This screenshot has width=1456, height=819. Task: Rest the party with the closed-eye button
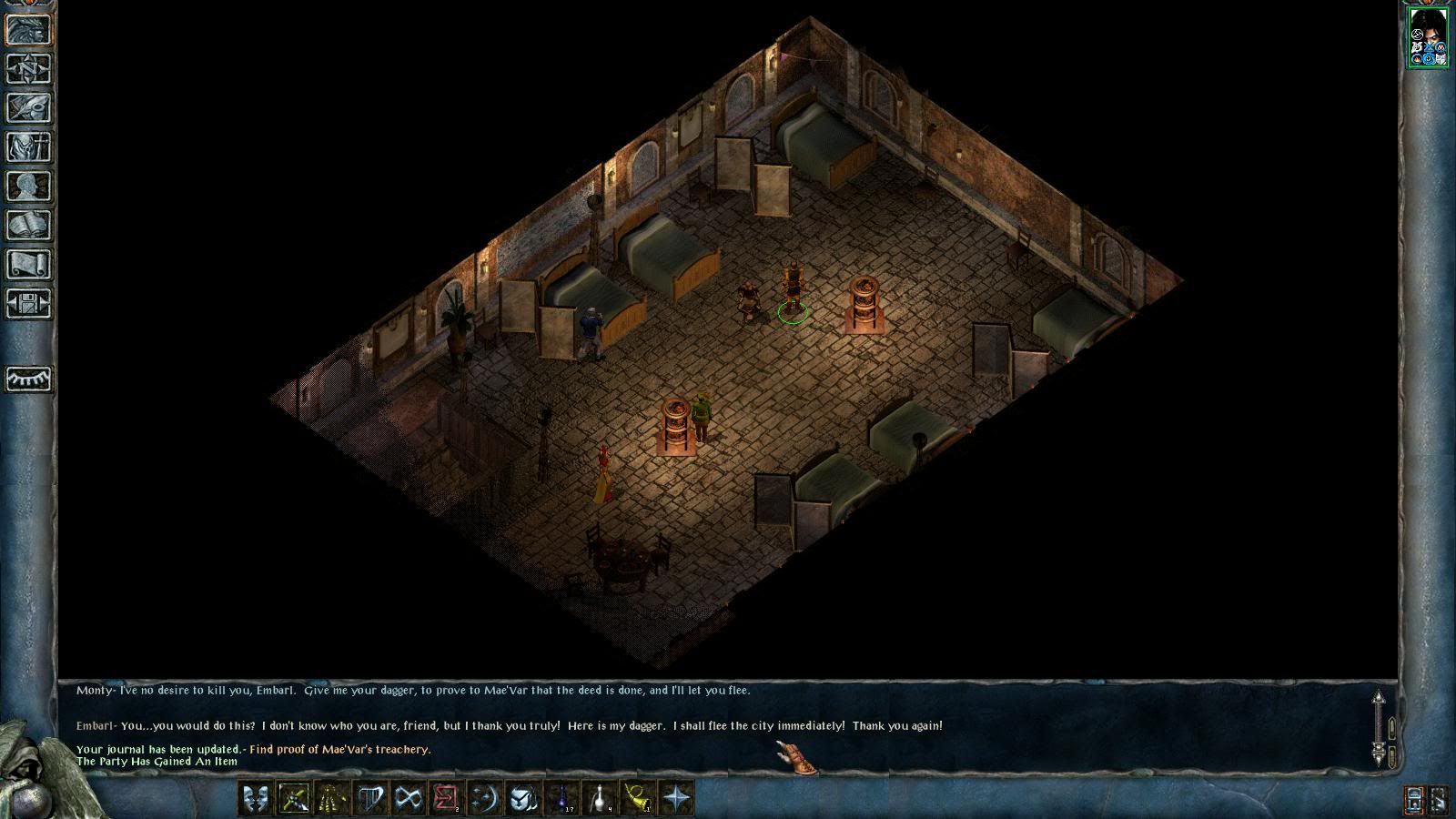pos(29,379)
